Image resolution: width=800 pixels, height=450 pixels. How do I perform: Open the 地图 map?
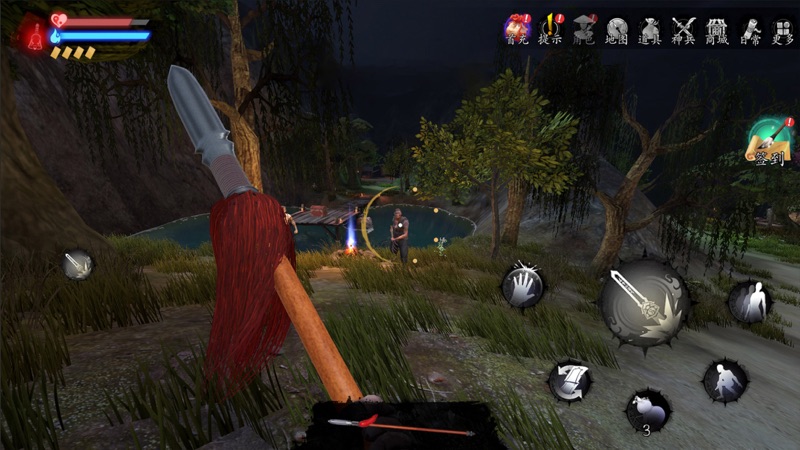617,29
